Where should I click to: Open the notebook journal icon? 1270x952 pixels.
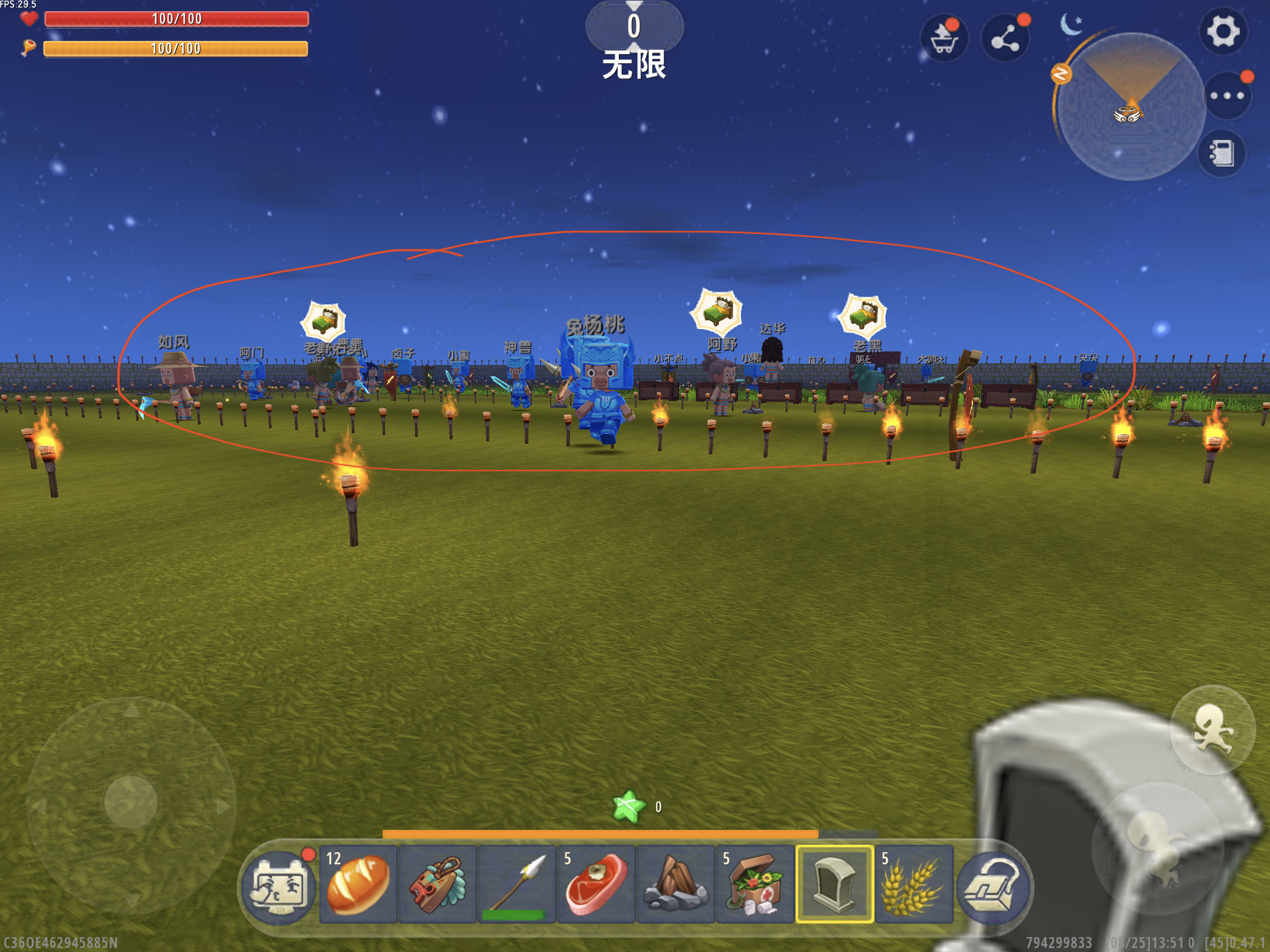[x=1220, y=153]
